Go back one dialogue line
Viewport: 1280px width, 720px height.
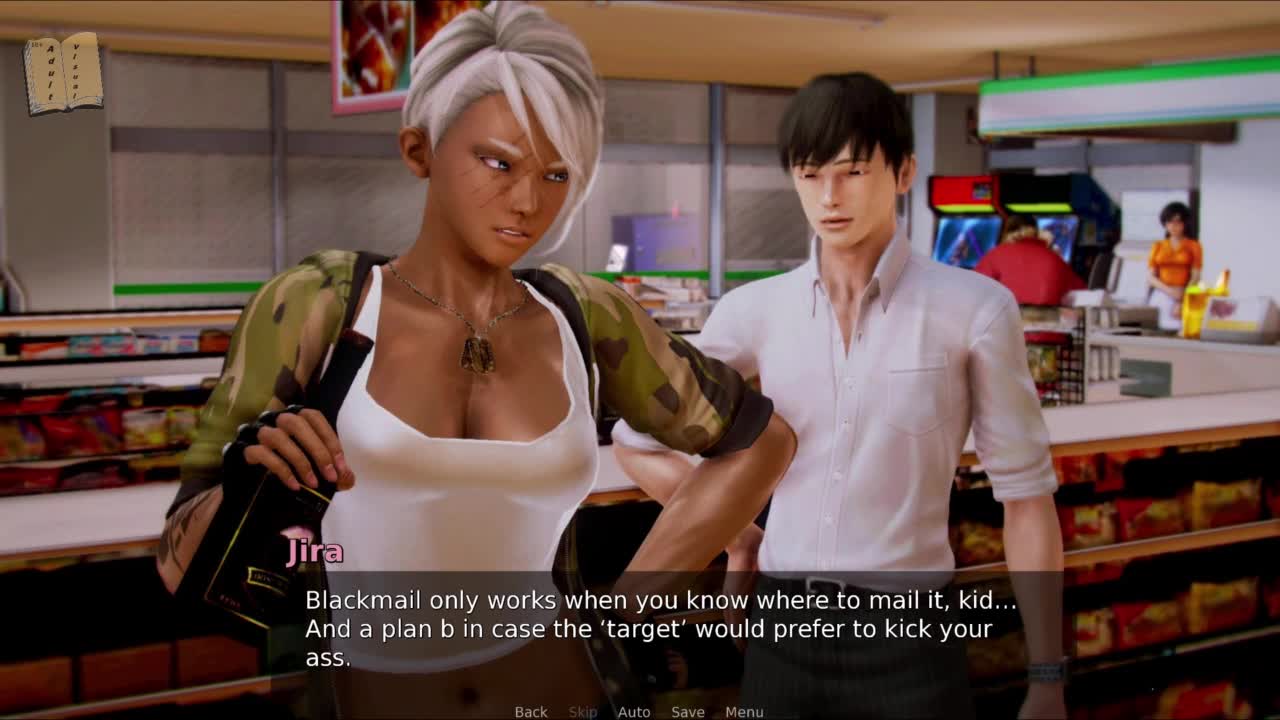click(x=531, y=712)
